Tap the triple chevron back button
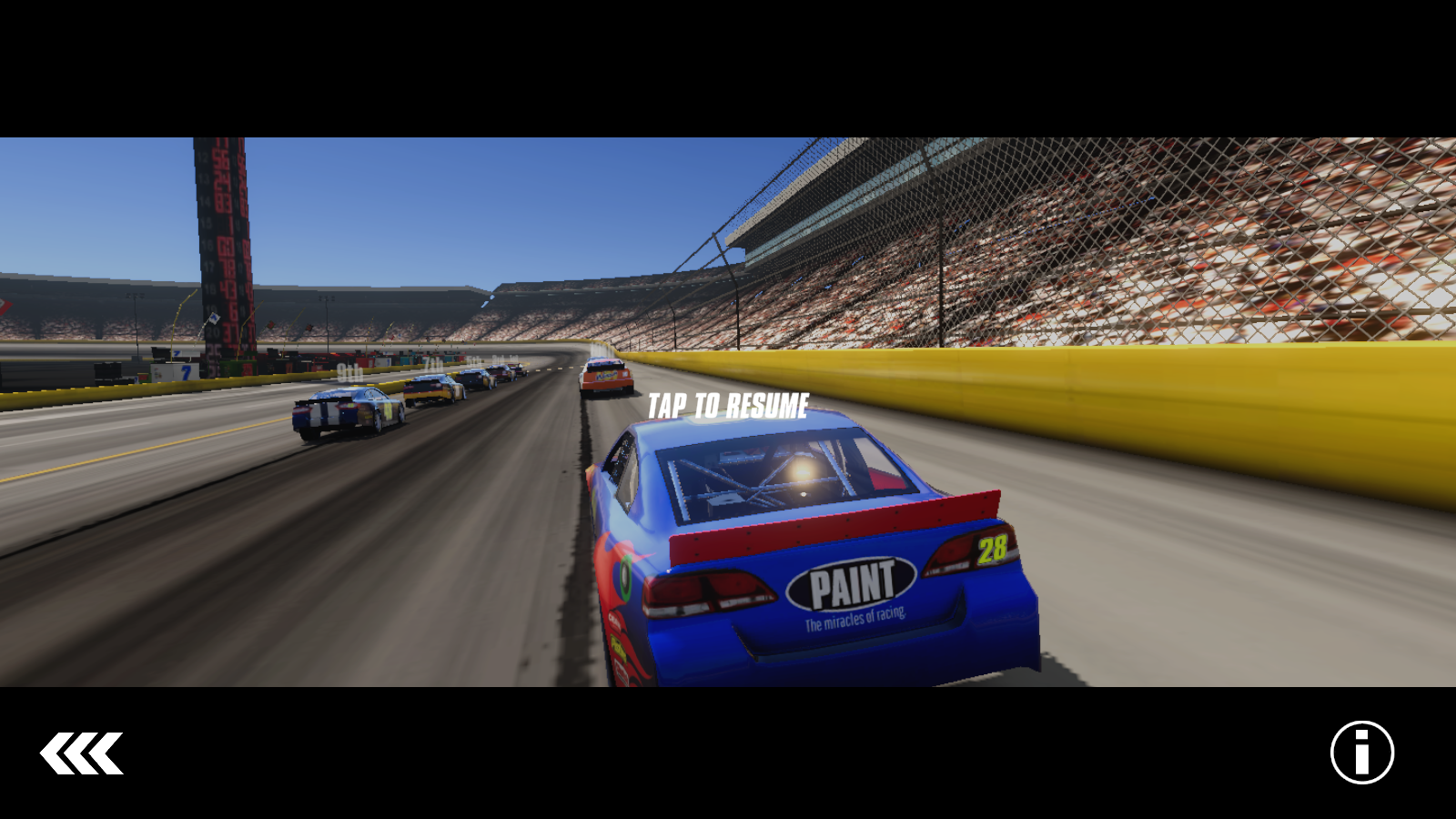The image size is (1456, 819). (81, 753)
